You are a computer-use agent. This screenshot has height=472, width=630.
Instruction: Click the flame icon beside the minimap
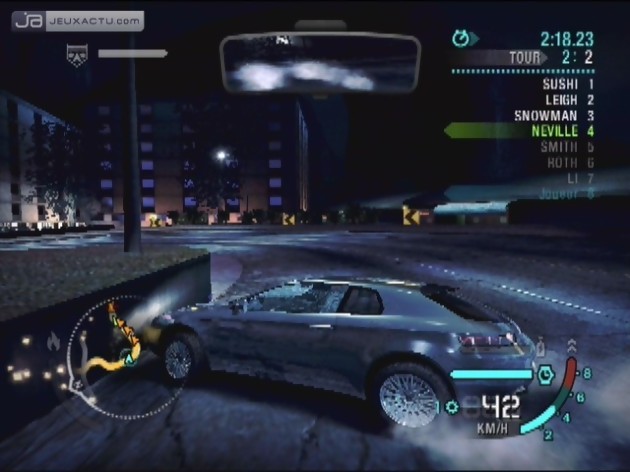(53, 342)
